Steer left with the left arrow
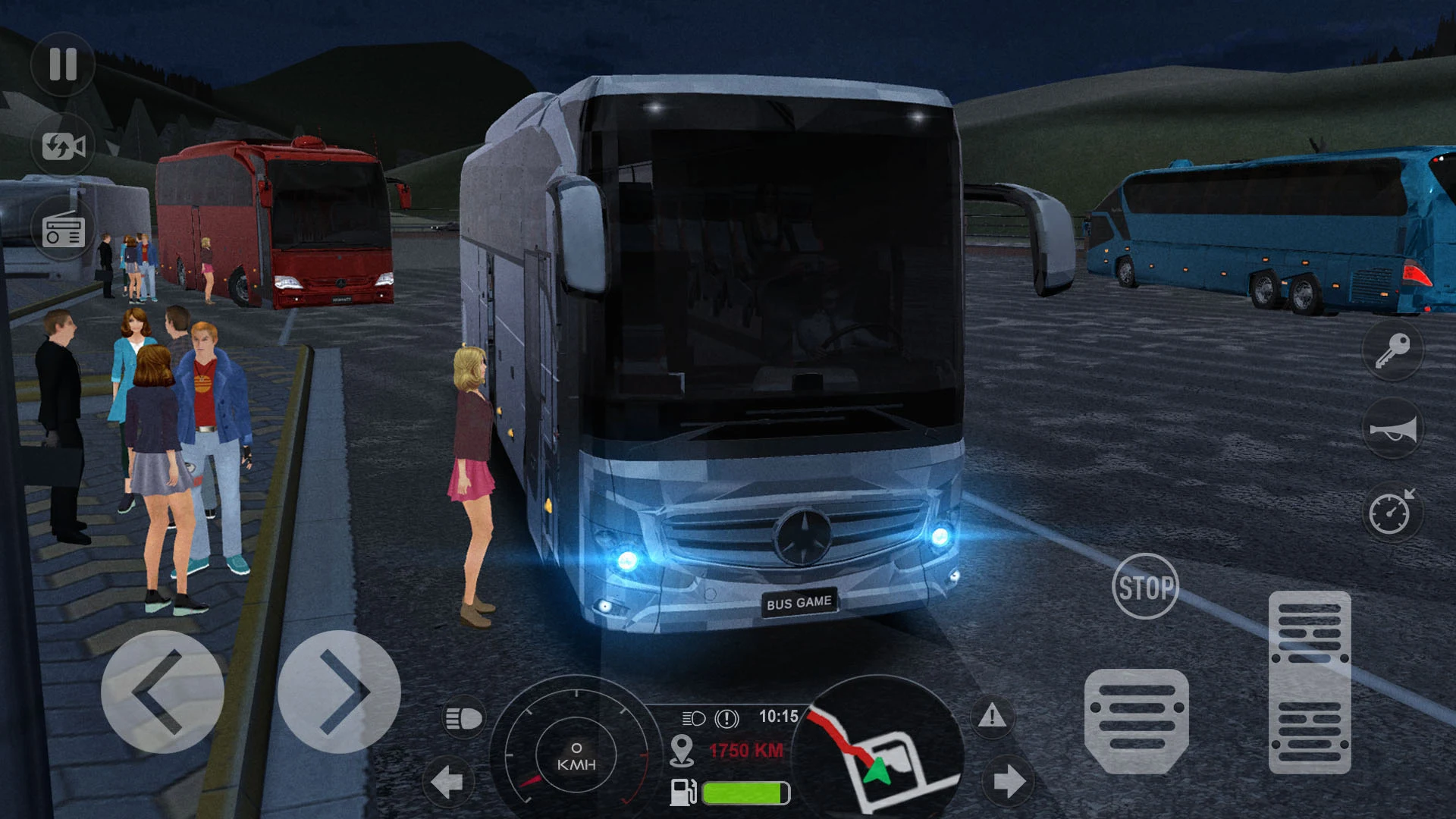The width and height of the screenshot is (1456, 819). (162, 692)
